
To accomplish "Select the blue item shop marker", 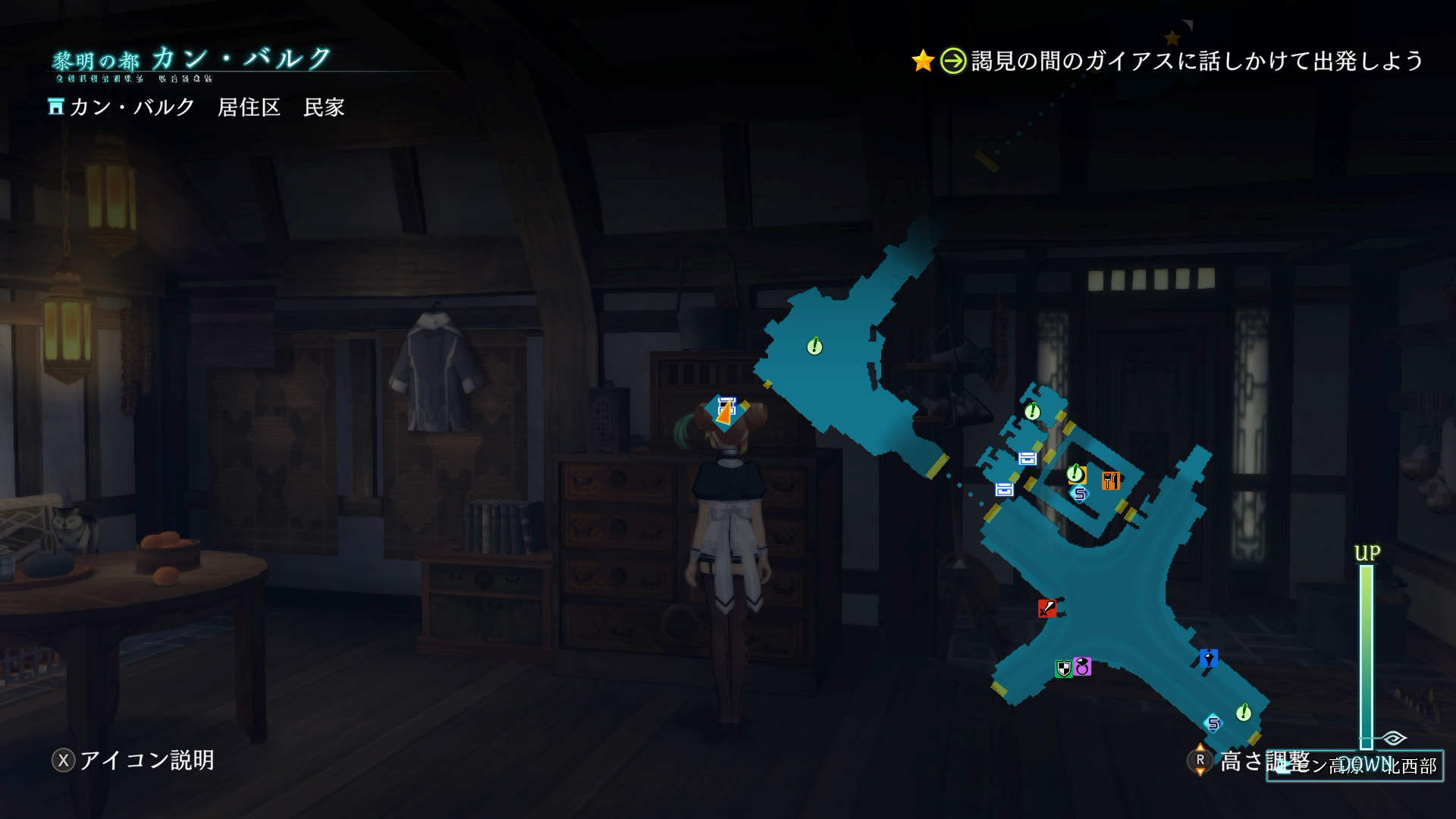I will (1208, 658).
